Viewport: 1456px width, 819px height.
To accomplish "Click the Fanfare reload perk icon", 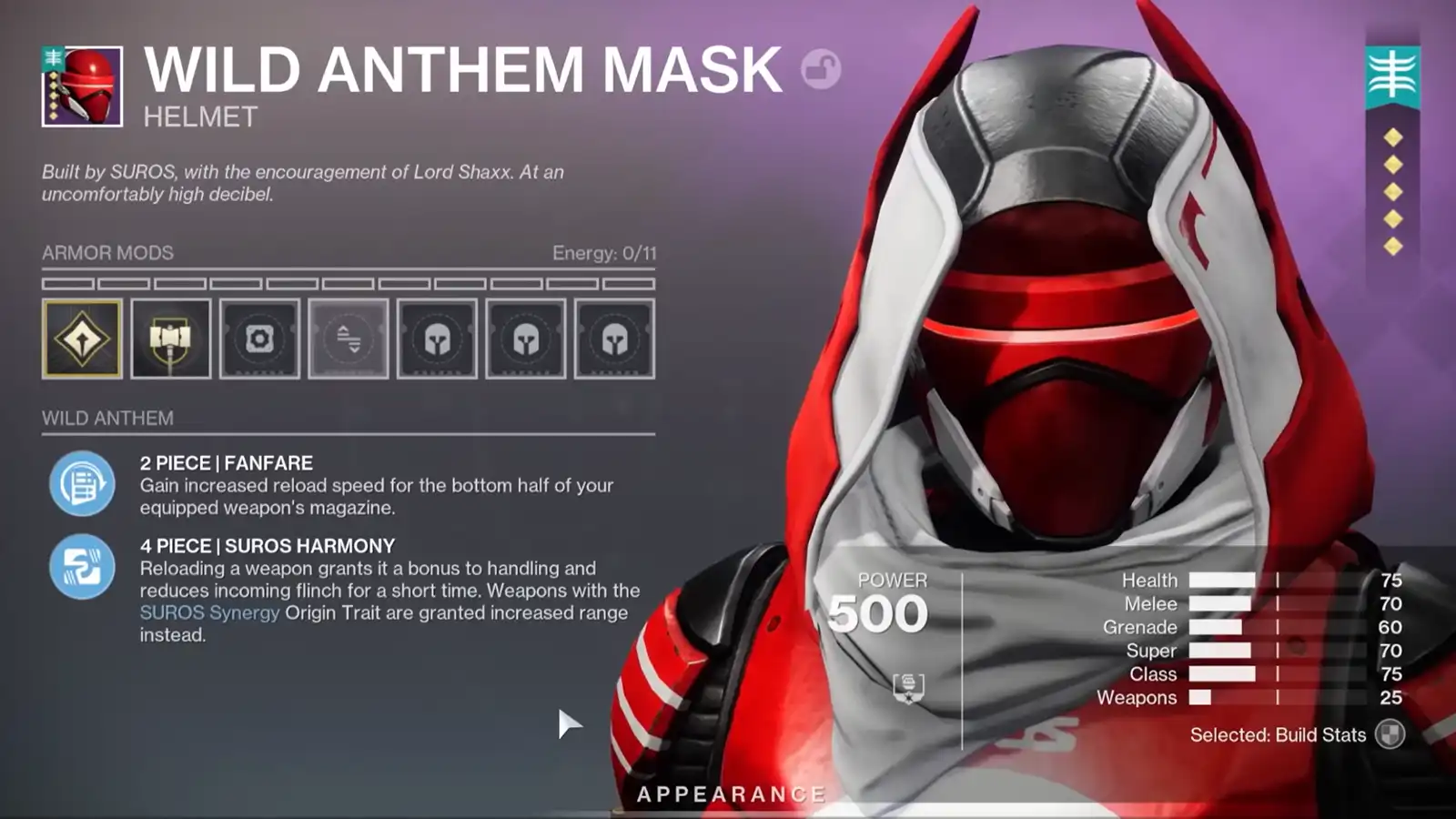I will (82, 482).
